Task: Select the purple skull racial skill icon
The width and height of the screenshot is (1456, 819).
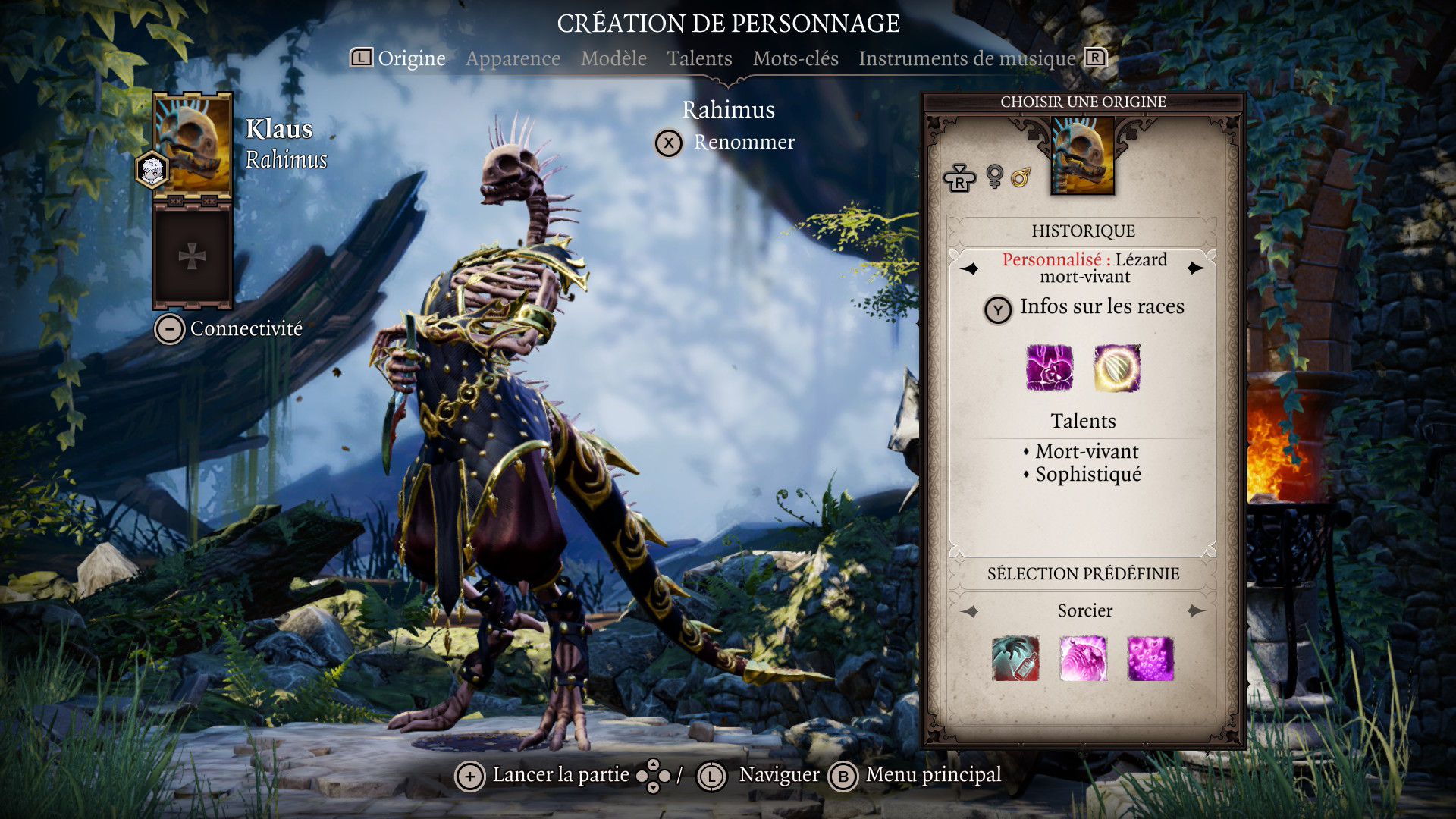Action: tap(1050, 368)
